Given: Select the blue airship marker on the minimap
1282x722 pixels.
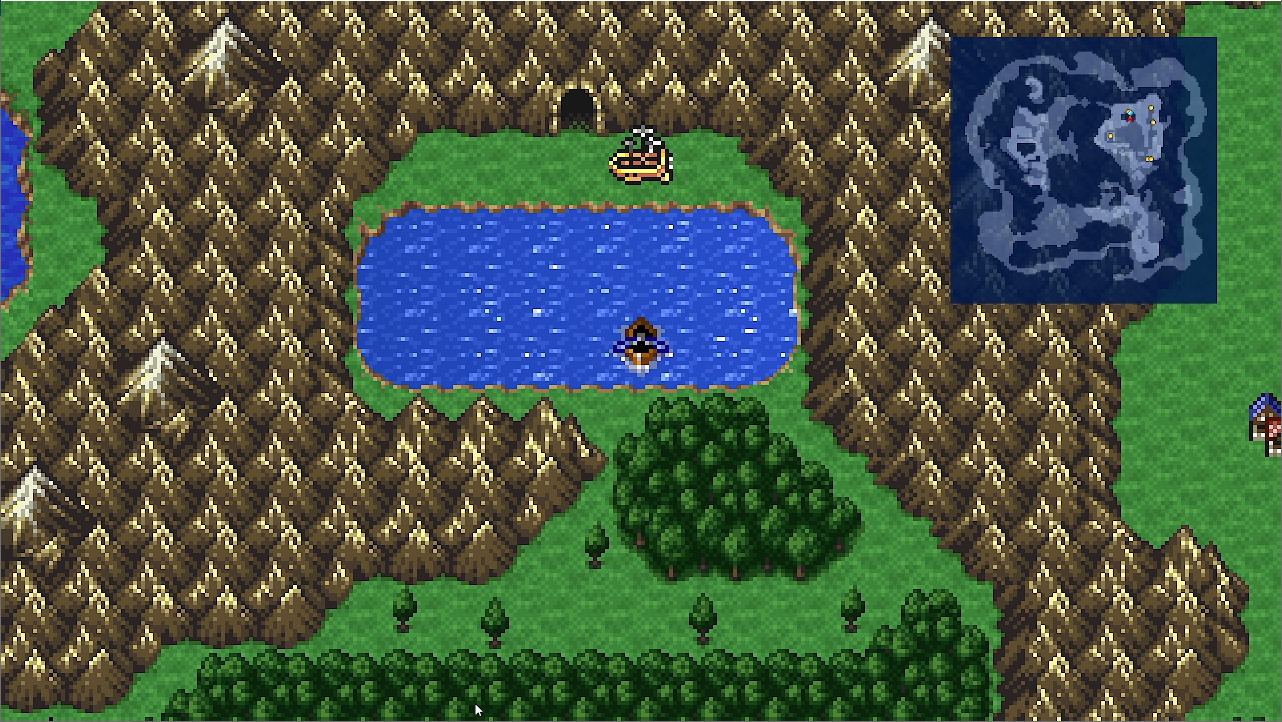Looking at the screenshot, I should point(1131,112).
